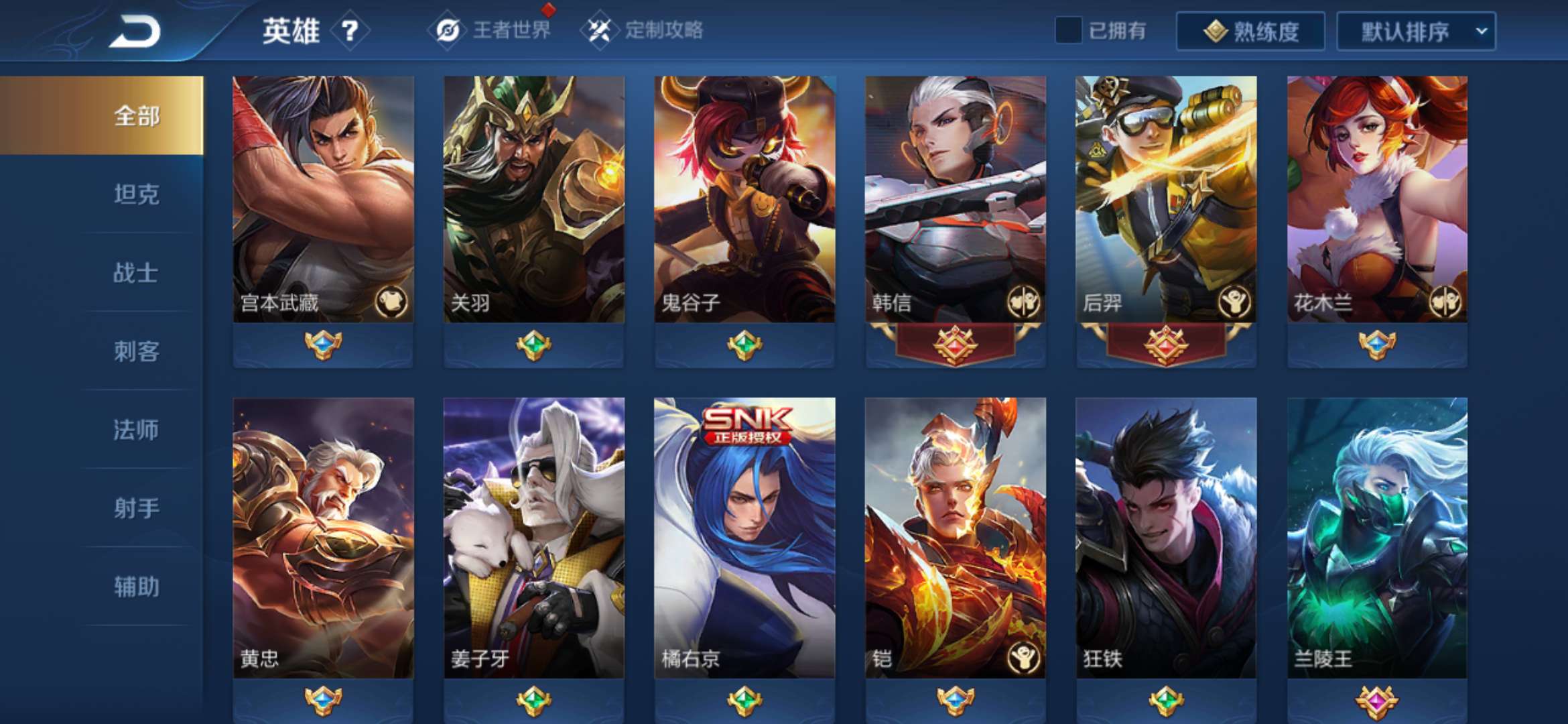The image size is (1568, 724).
Task: Show the 刺客 assassin category
Action: [x=136, y=351]
